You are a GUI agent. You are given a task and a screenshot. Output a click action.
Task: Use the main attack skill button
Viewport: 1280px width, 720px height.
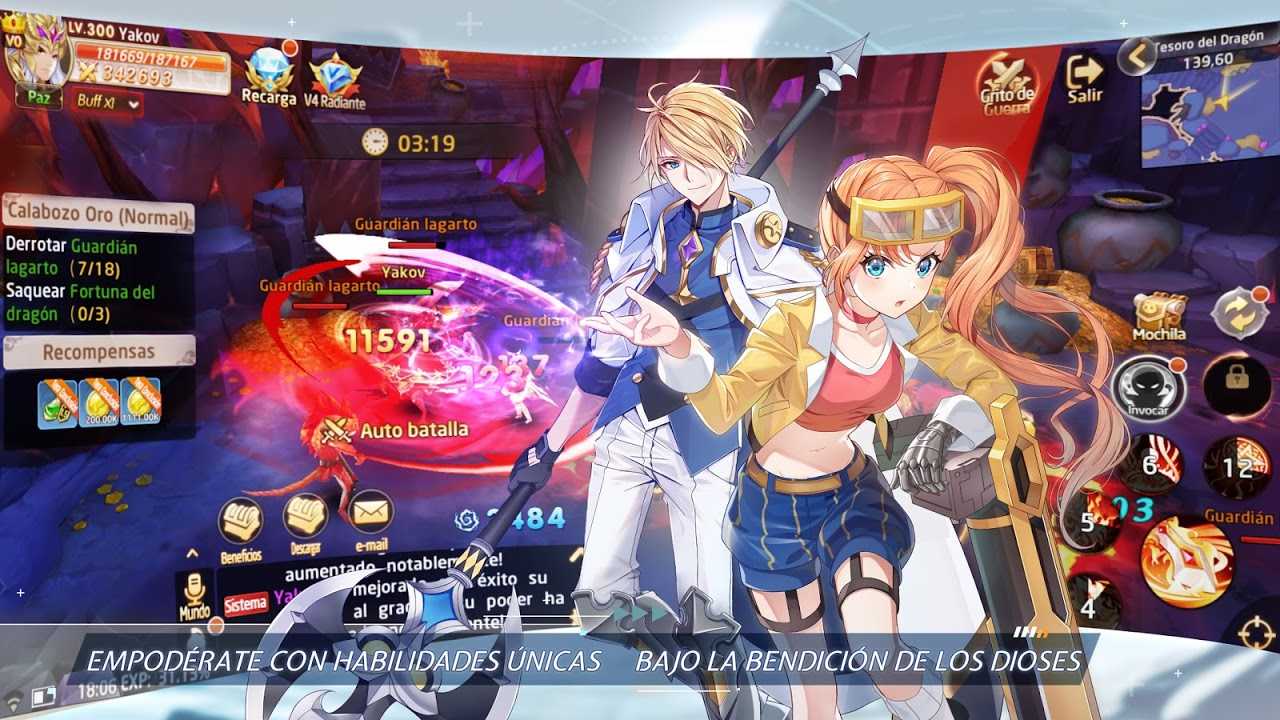1188,560
